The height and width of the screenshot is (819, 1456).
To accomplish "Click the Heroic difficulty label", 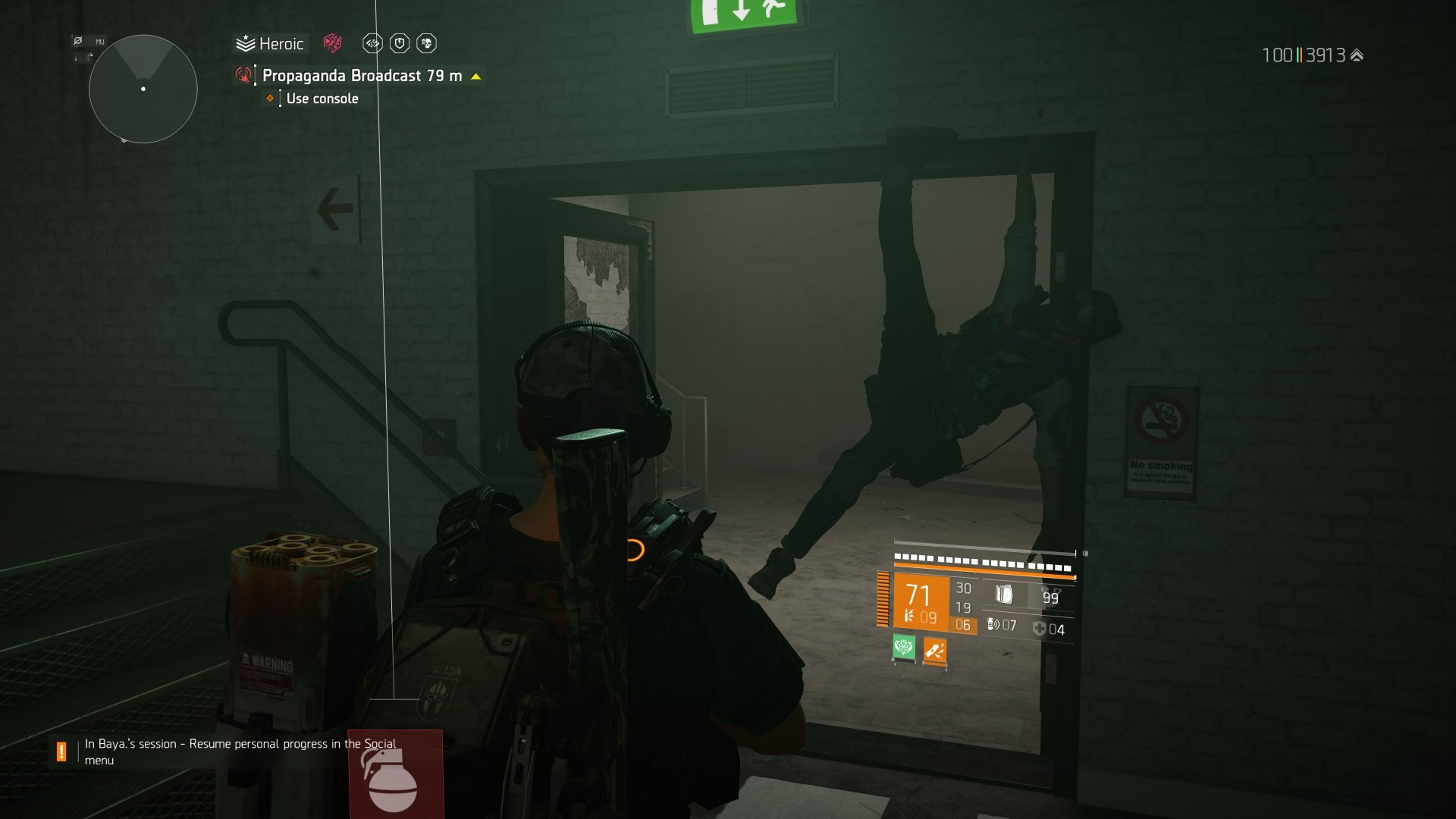I will pyautogui.click(x=281, y=43).
